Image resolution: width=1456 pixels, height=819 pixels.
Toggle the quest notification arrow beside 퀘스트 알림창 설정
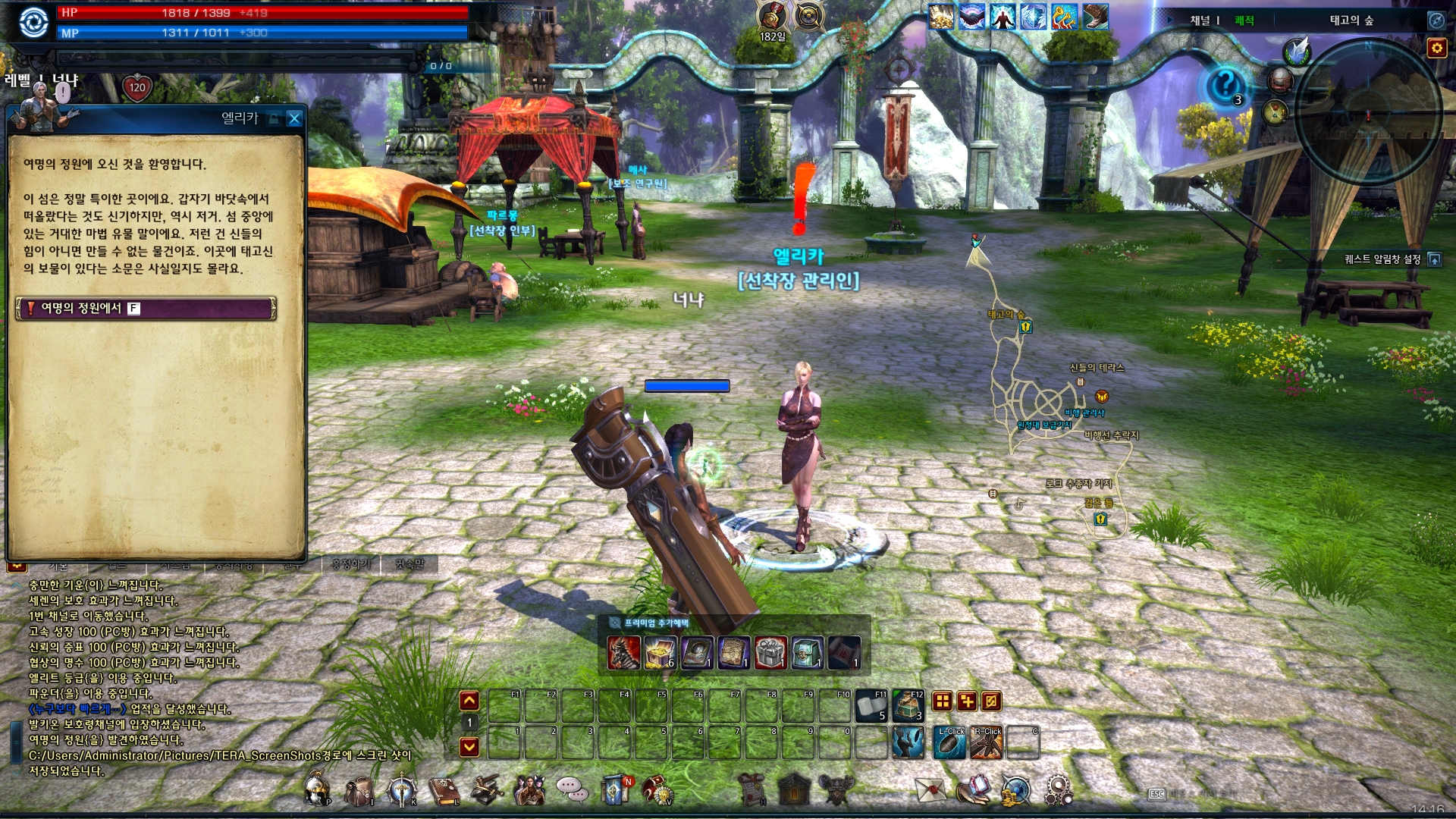coord(1436,260)
